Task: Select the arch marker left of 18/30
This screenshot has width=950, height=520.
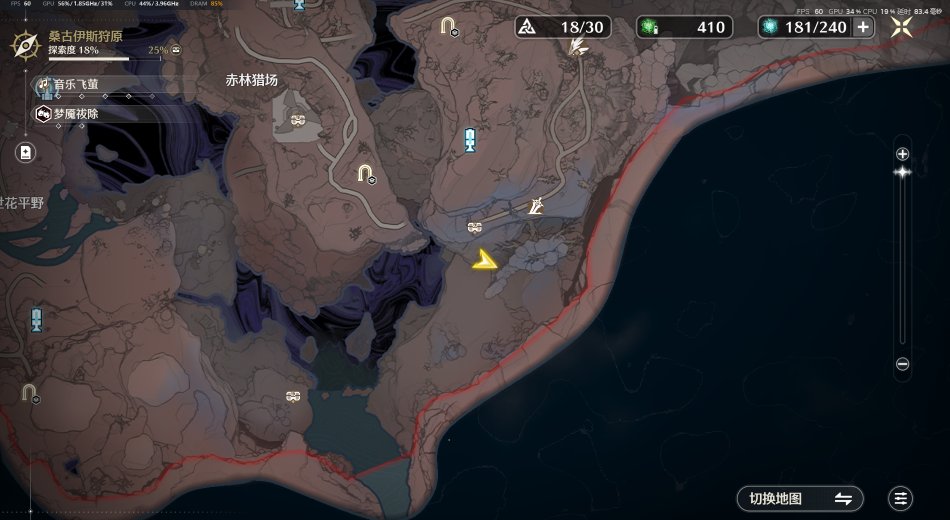Action: pyautogui.click(x=449, y=25)
